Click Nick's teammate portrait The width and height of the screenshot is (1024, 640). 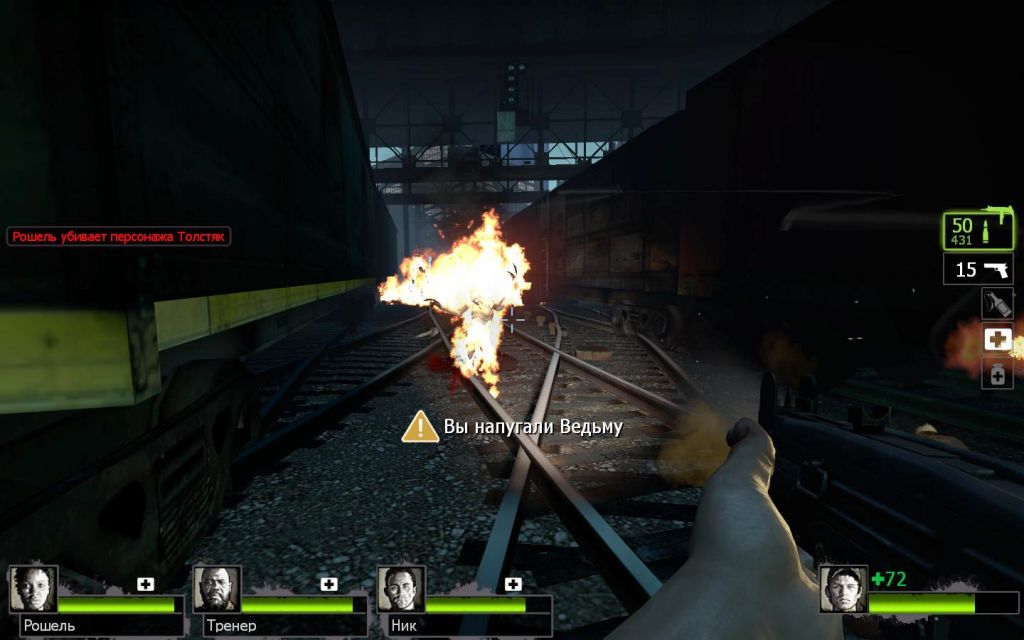point(401,589)
